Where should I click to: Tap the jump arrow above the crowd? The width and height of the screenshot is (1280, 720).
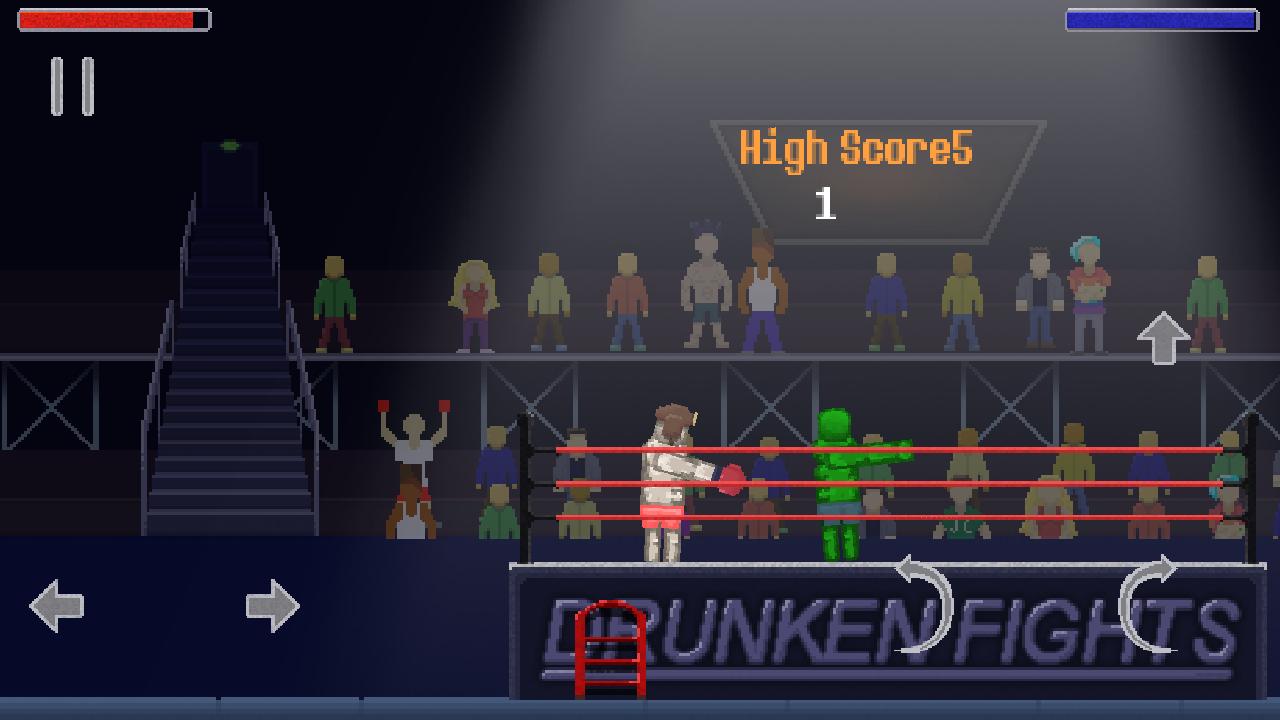click(1162, 340)
